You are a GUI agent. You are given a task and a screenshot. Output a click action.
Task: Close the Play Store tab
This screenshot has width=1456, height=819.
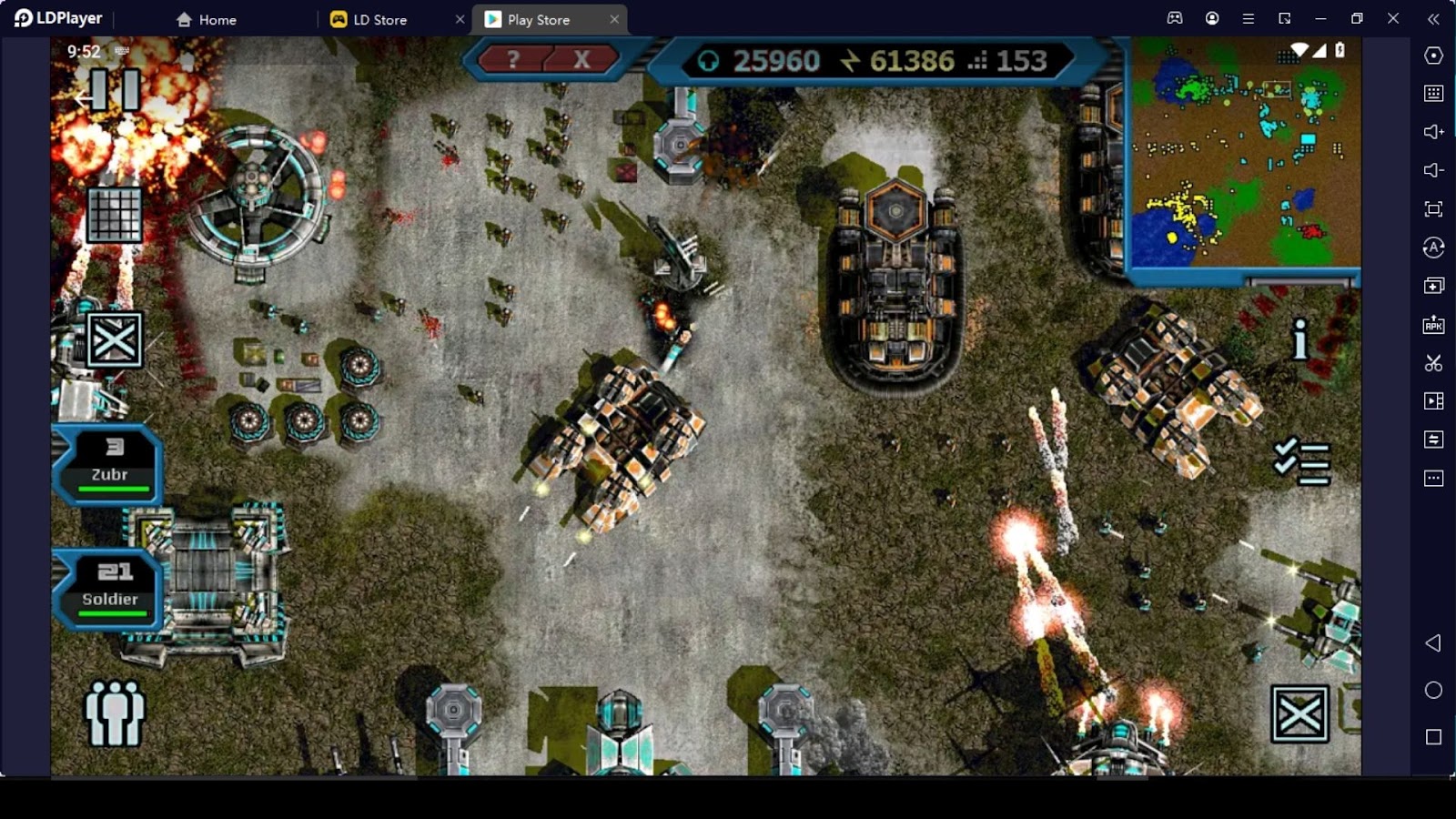tap(614, 19)
